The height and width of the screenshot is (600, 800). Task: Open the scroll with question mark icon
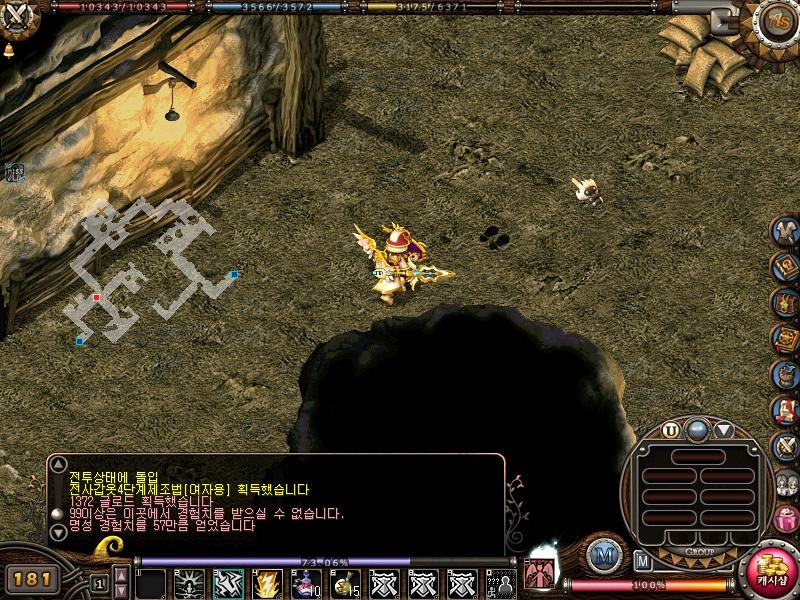click(x=786, y=267)
